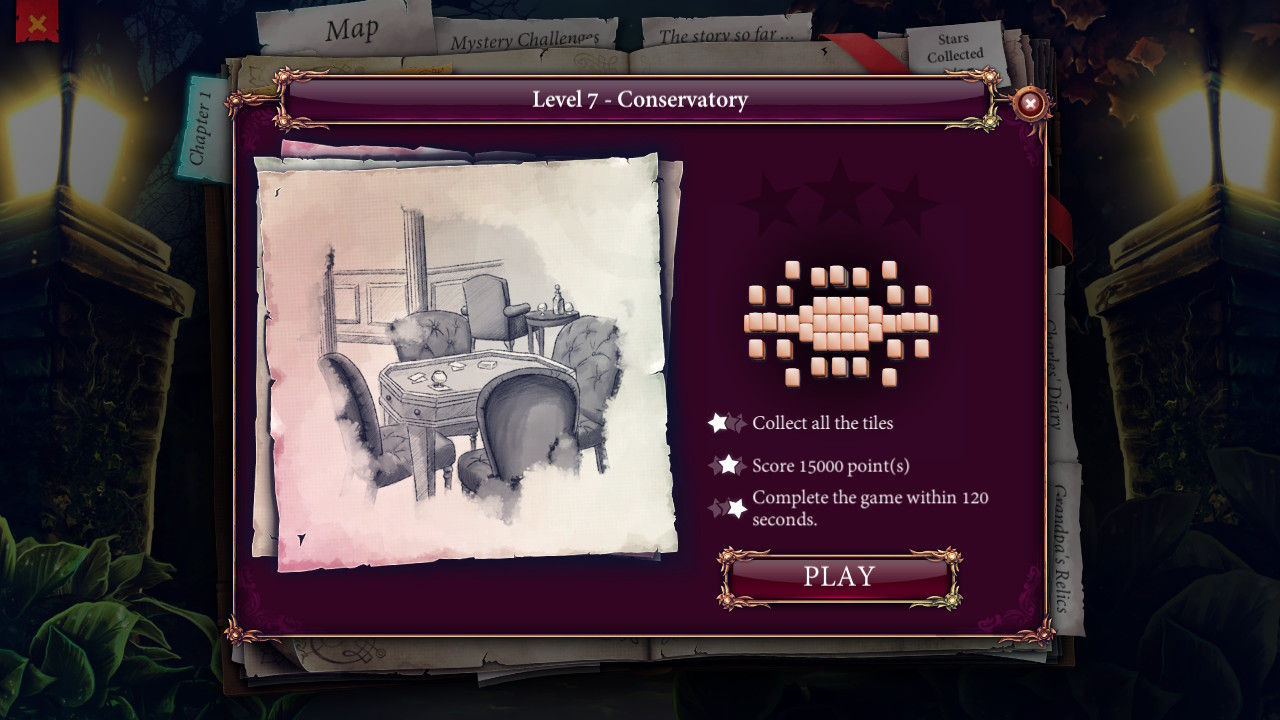The image size is (1280, 720).
Task: View the Stars Collected page
Action: tap(953, 47)
